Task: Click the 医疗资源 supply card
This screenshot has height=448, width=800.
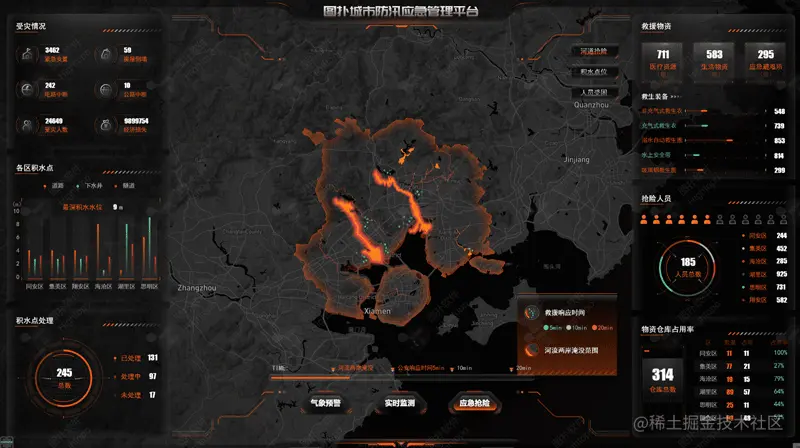Action: pos(663,58)
